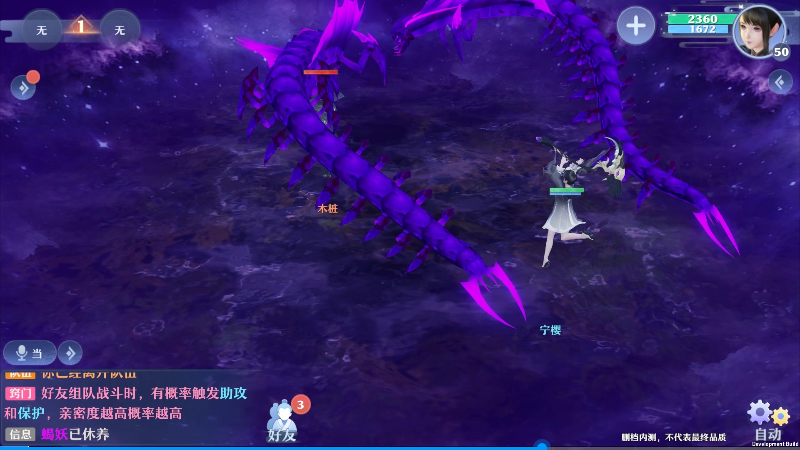Select the second 无 slot at top
The height and width of the screenshot is (450, 800).
(x=120, y=30)
